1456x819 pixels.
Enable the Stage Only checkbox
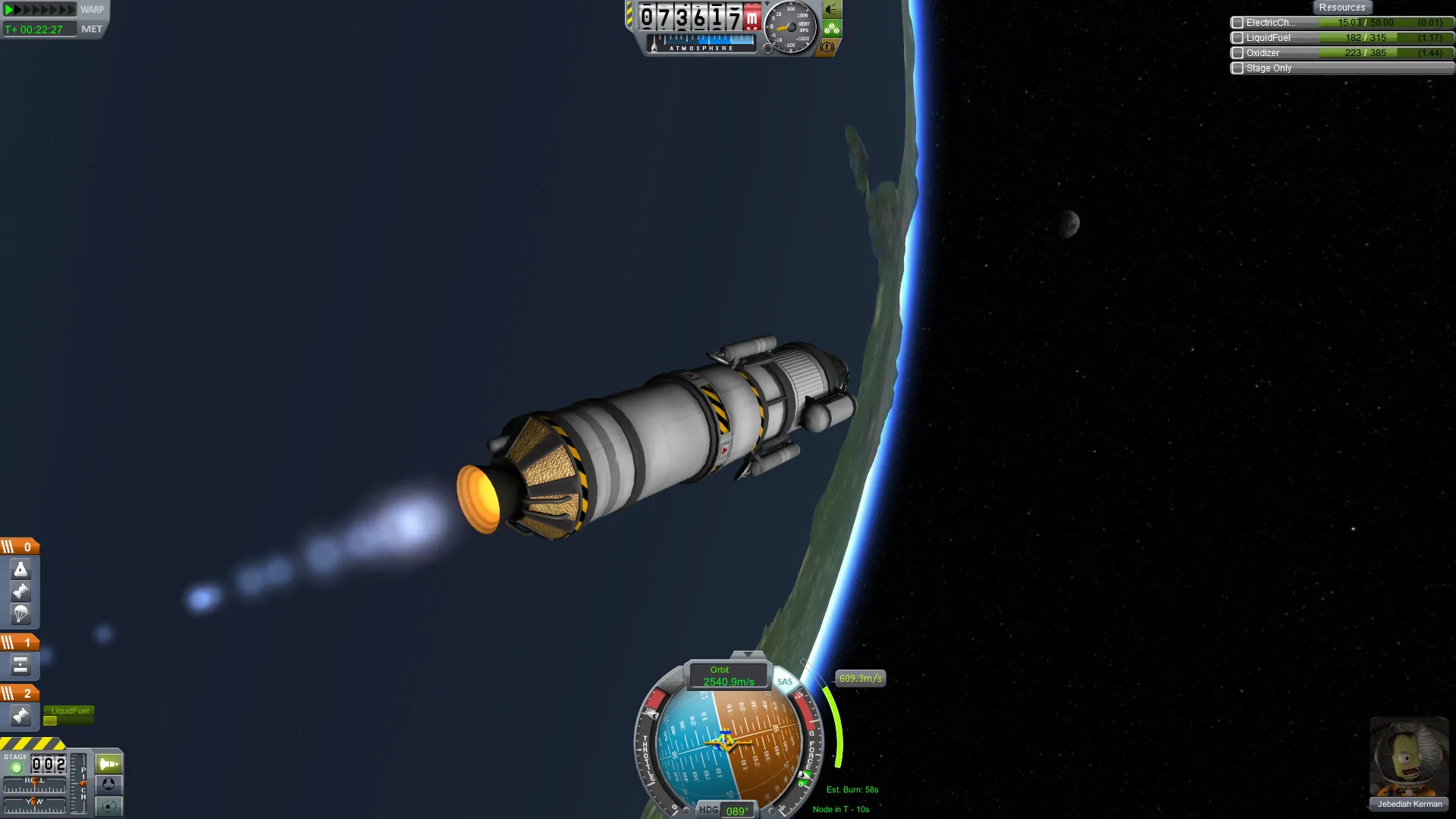click(x=1238, y=68)
